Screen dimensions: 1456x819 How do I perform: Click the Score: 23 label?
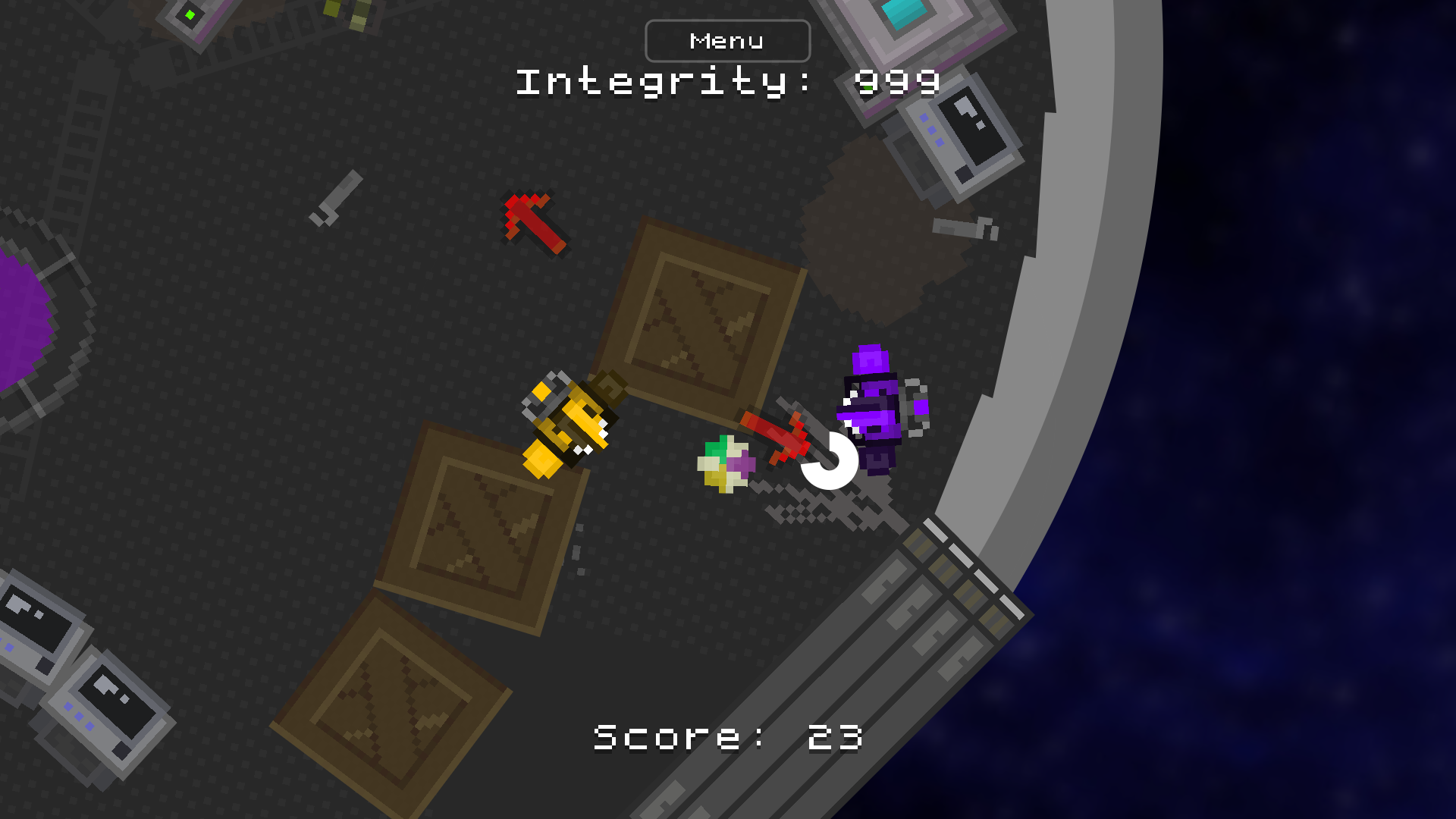[x=728, y=734]
